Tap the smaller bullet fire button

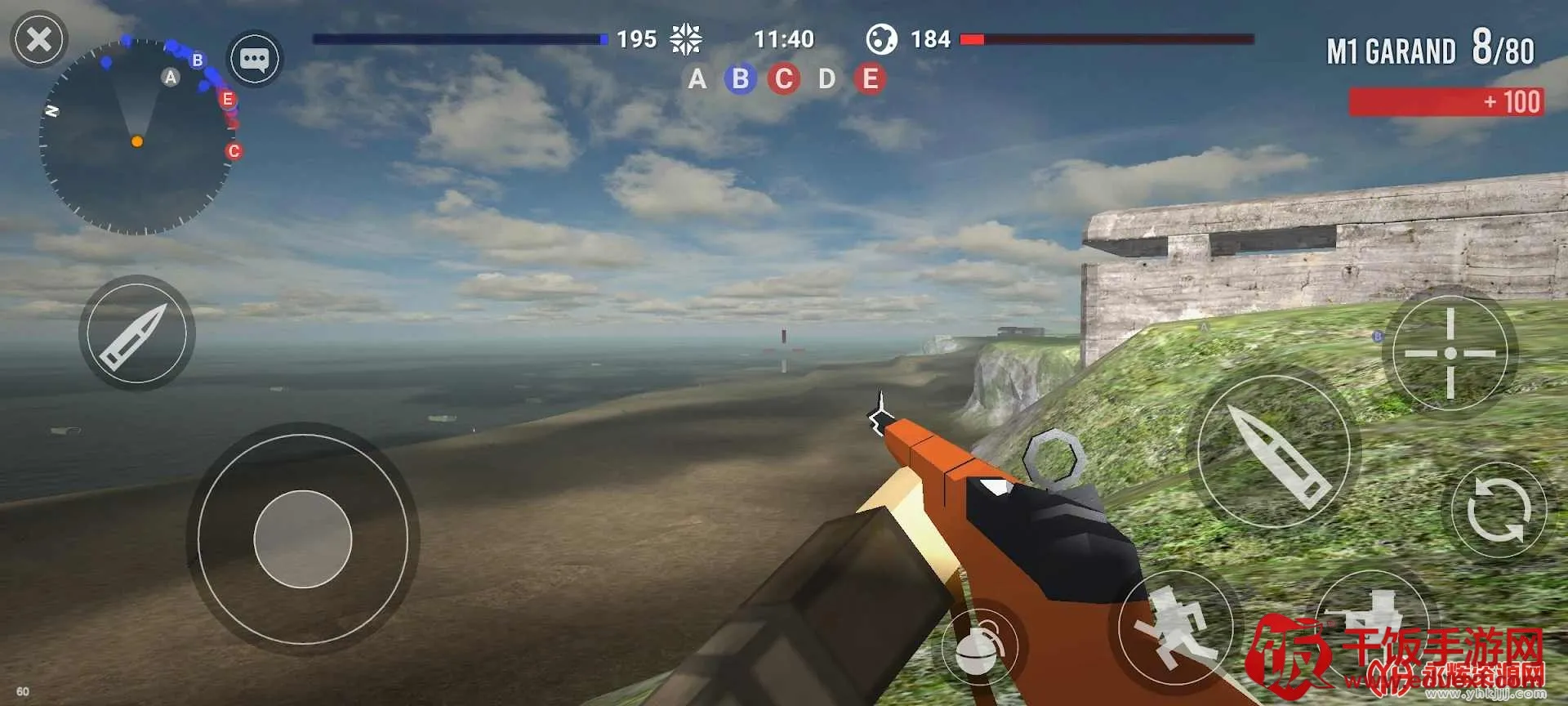pos(136,333)
